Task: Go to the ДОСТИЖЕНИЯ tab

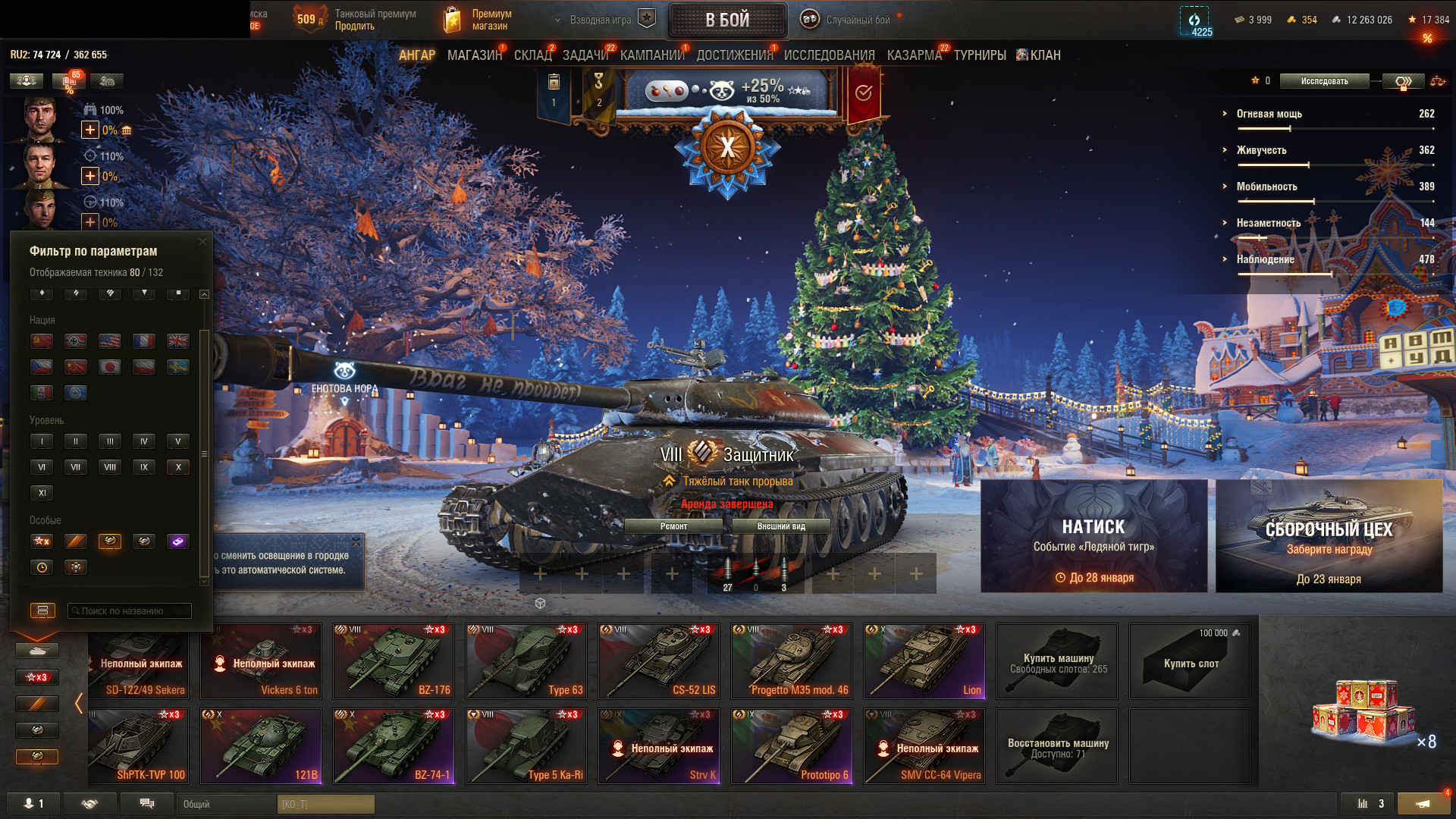Action: pyautogui.click(x=734, y=55)
